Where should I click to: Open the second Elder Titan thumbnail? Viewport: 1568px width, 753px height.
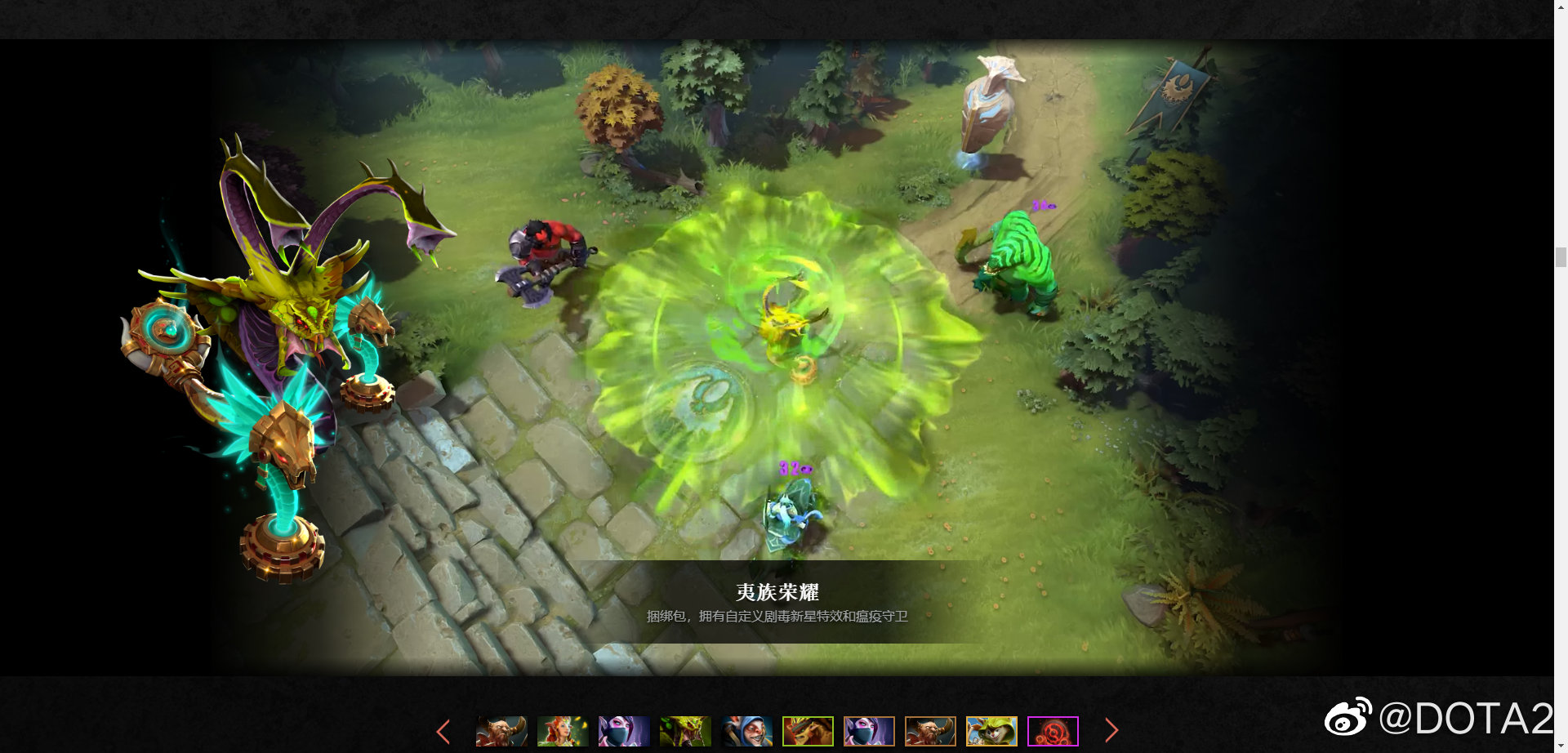pyautogui.click(x=929, y=731)
